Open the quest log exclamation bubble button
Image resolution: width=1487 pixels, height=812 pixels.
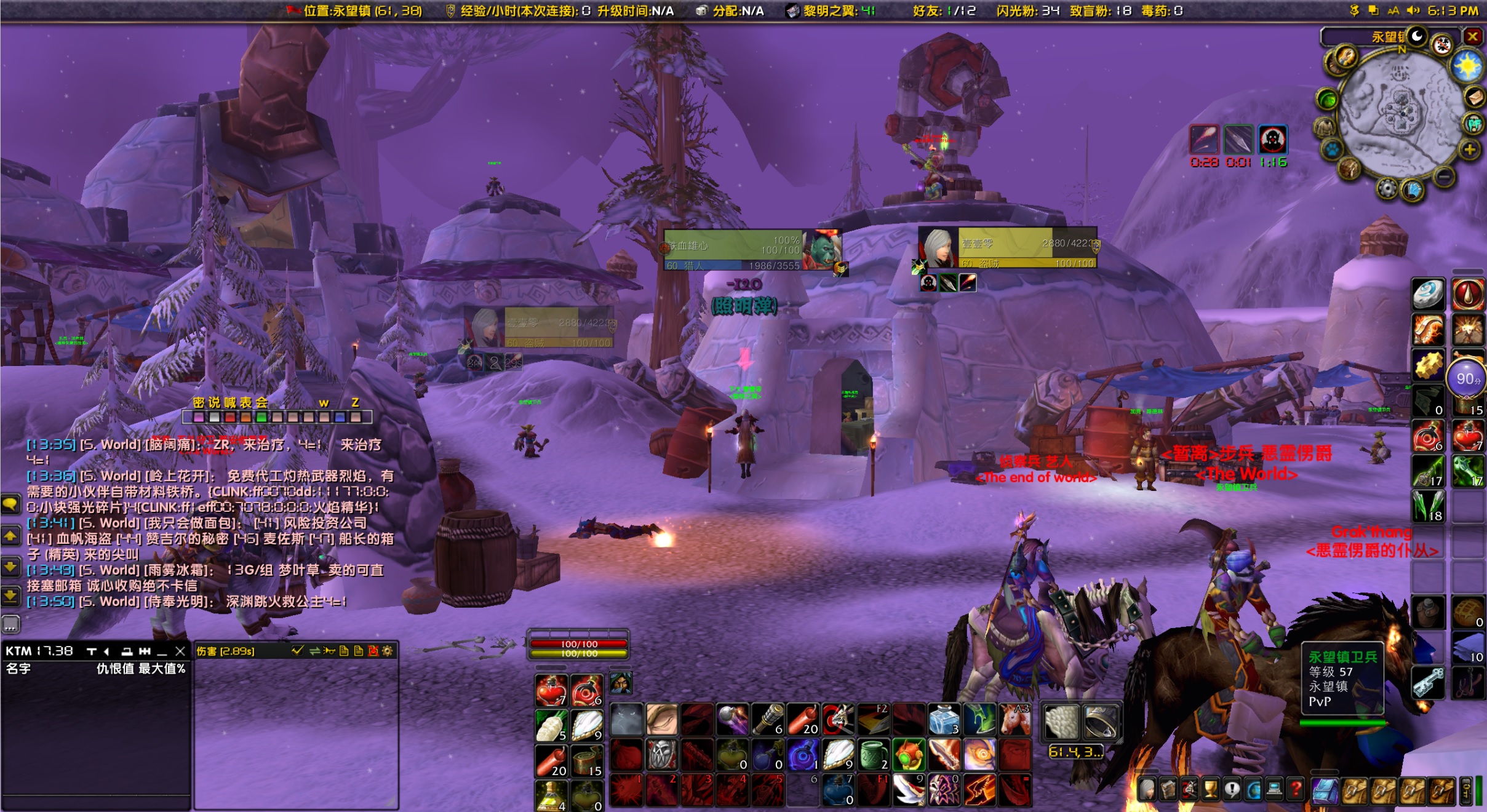(x=1232, y=789)
